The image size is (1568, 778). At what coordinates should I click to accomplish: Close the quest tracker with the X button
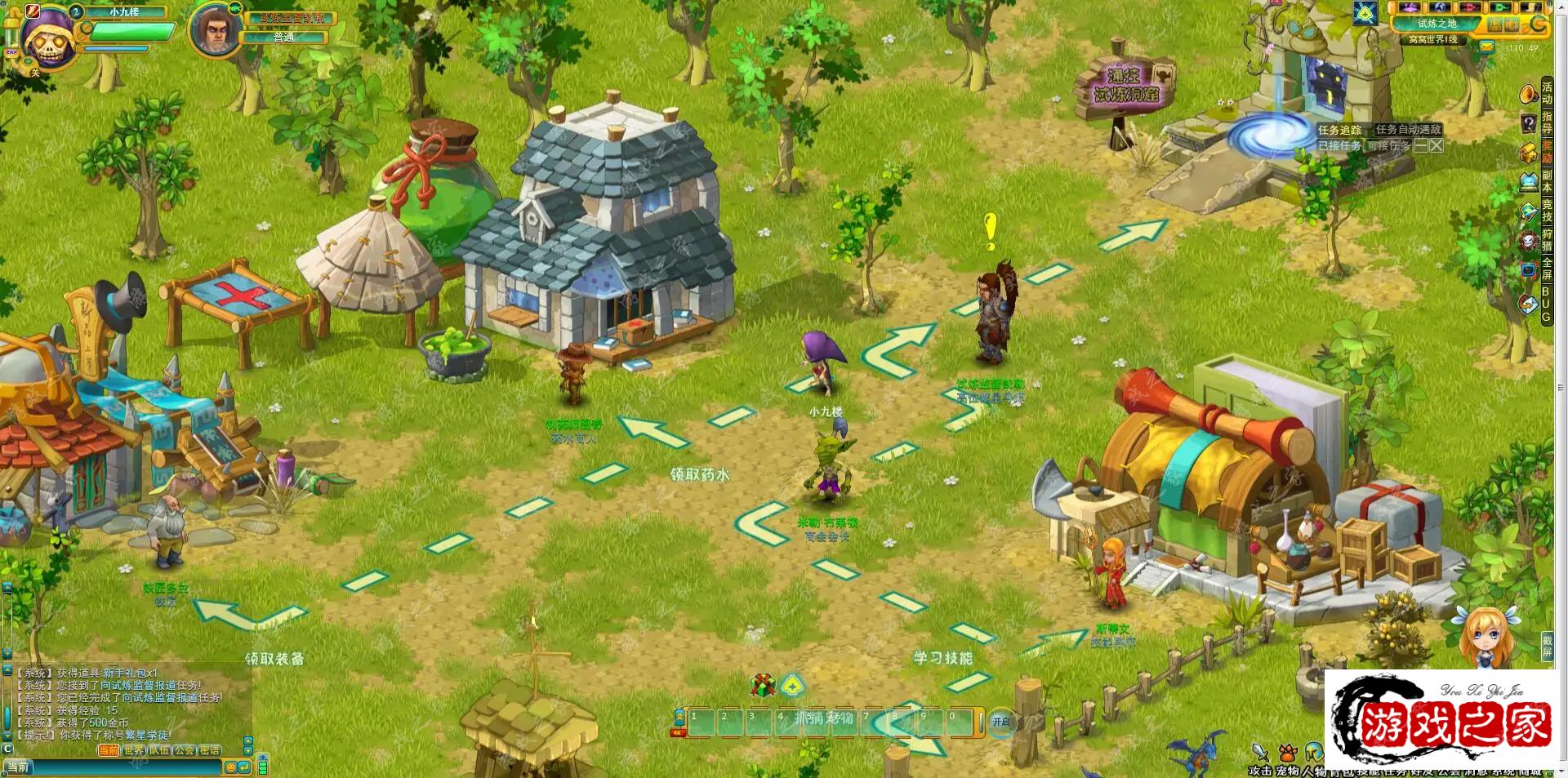click(x=1437, y=145)
